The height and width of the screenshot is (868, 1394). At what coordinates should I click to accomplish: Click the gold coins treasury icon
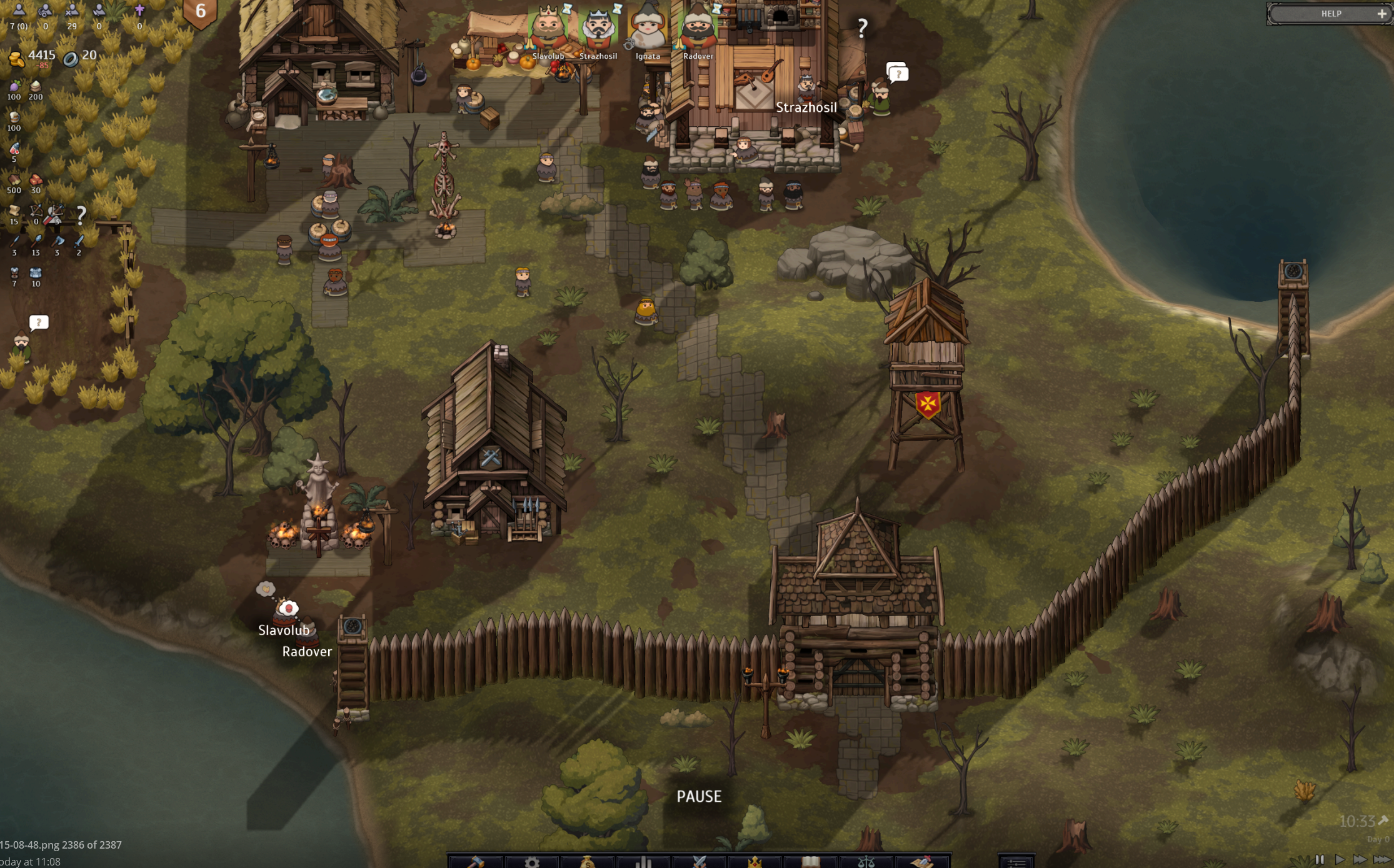pyautogui.click(x=16, y=59)
